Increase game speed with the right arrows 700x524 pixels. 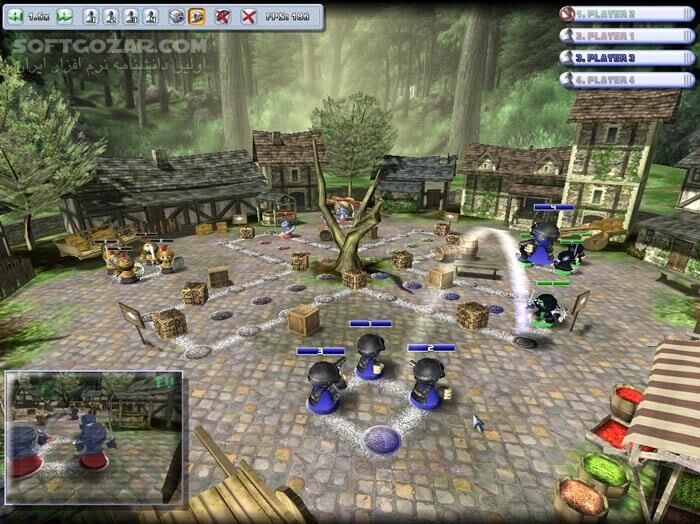(x=64, y=16)
